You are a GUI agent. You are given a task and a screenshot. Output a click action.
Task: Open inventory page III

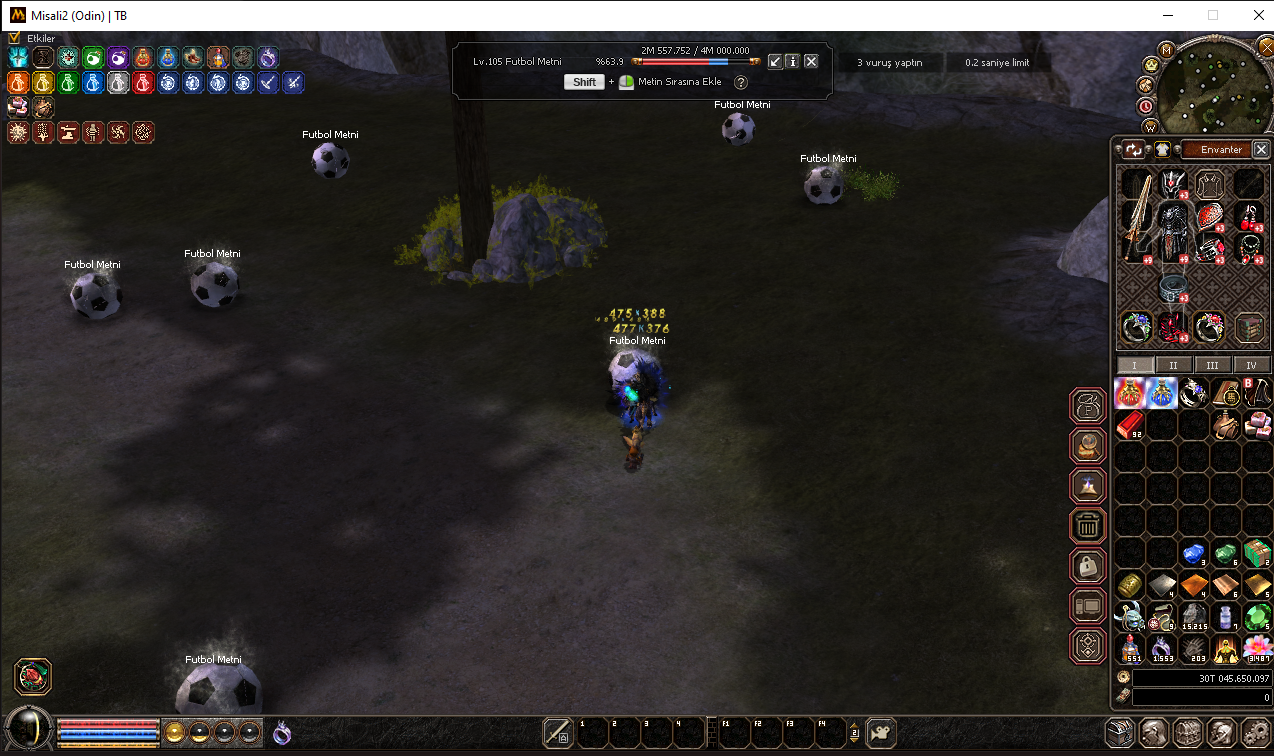click(x=1212, y=366)
